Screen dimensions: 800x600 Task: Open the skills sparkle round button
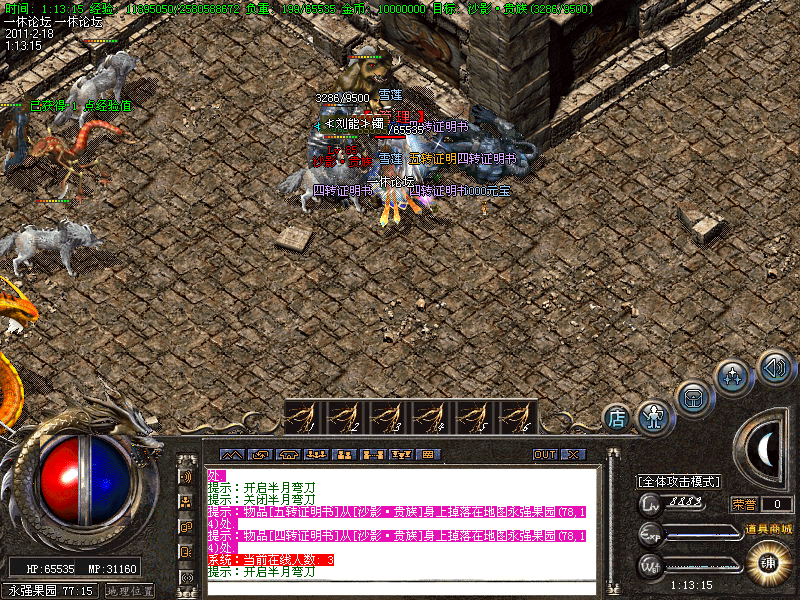(x=733, y=378)
